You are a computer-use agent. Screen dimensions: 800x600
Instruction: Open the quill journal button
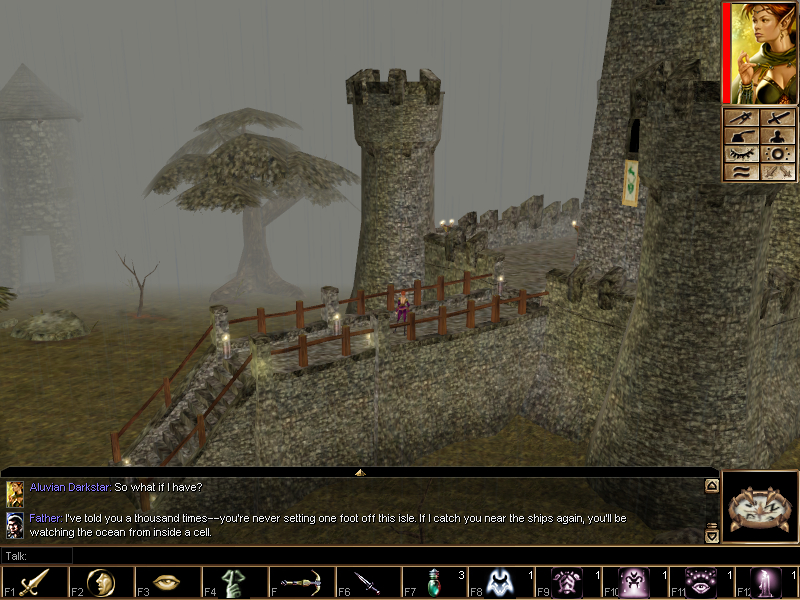741,136
